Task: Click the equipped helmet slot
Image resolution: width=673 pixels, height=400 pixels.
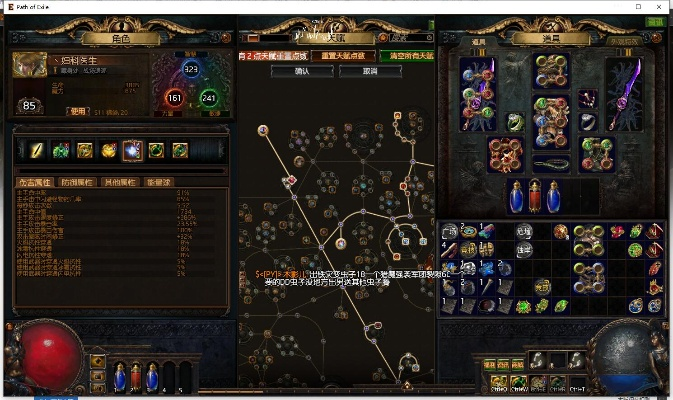Action: pos(552,71)
